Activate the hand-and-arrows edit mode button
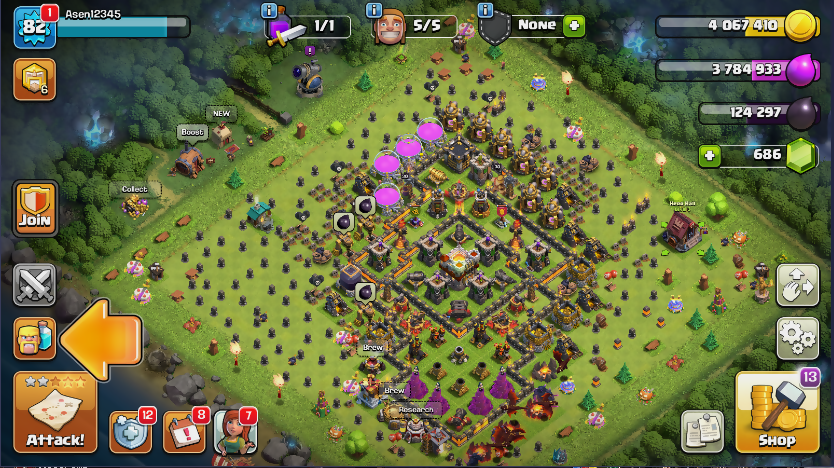This screenshot has width=834, height=468. [797, 285]
